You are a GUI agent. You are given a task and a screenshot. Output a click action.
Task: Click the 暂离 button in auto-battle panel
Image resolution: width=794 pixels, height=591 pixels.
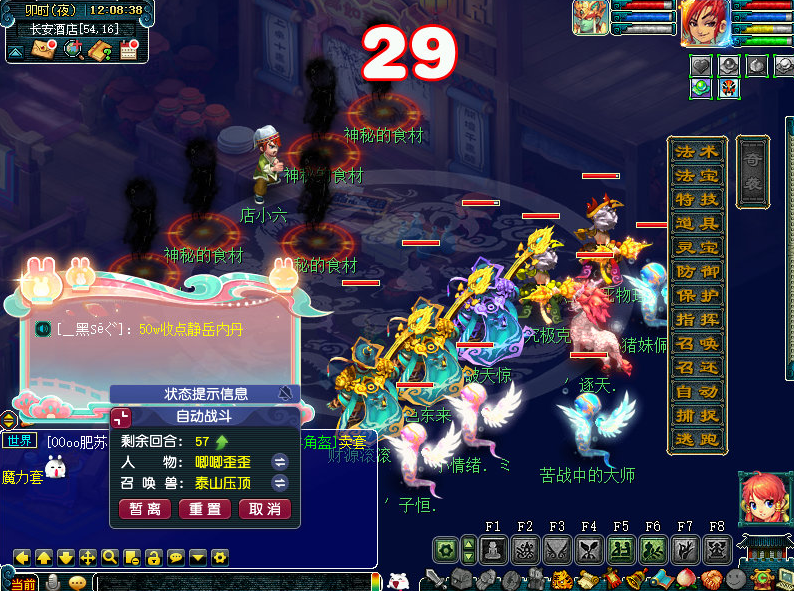point(145,509)
